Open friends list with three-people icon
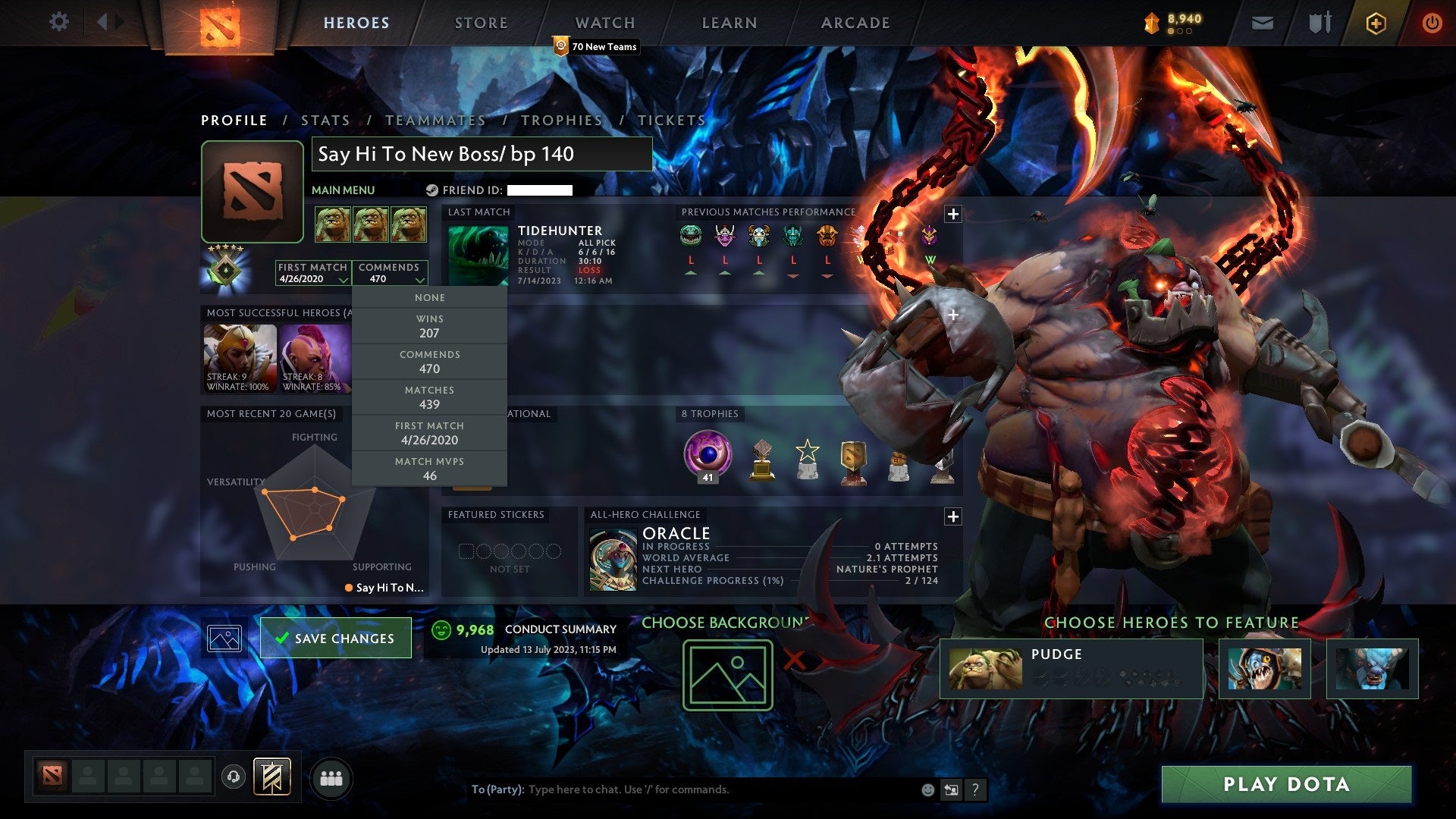Screen dimensions: 1456x819 331,777
